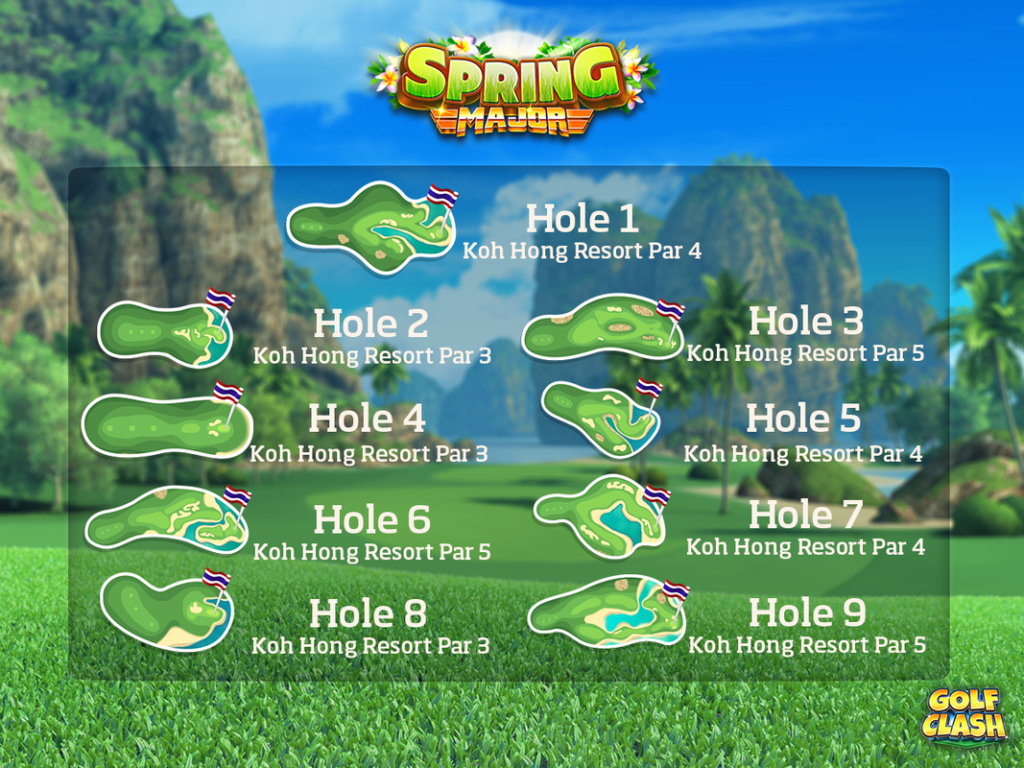Select the Hole 9 course map thumbnail
The height and width of the screenshot is (768, 1024).
point(606,611)
